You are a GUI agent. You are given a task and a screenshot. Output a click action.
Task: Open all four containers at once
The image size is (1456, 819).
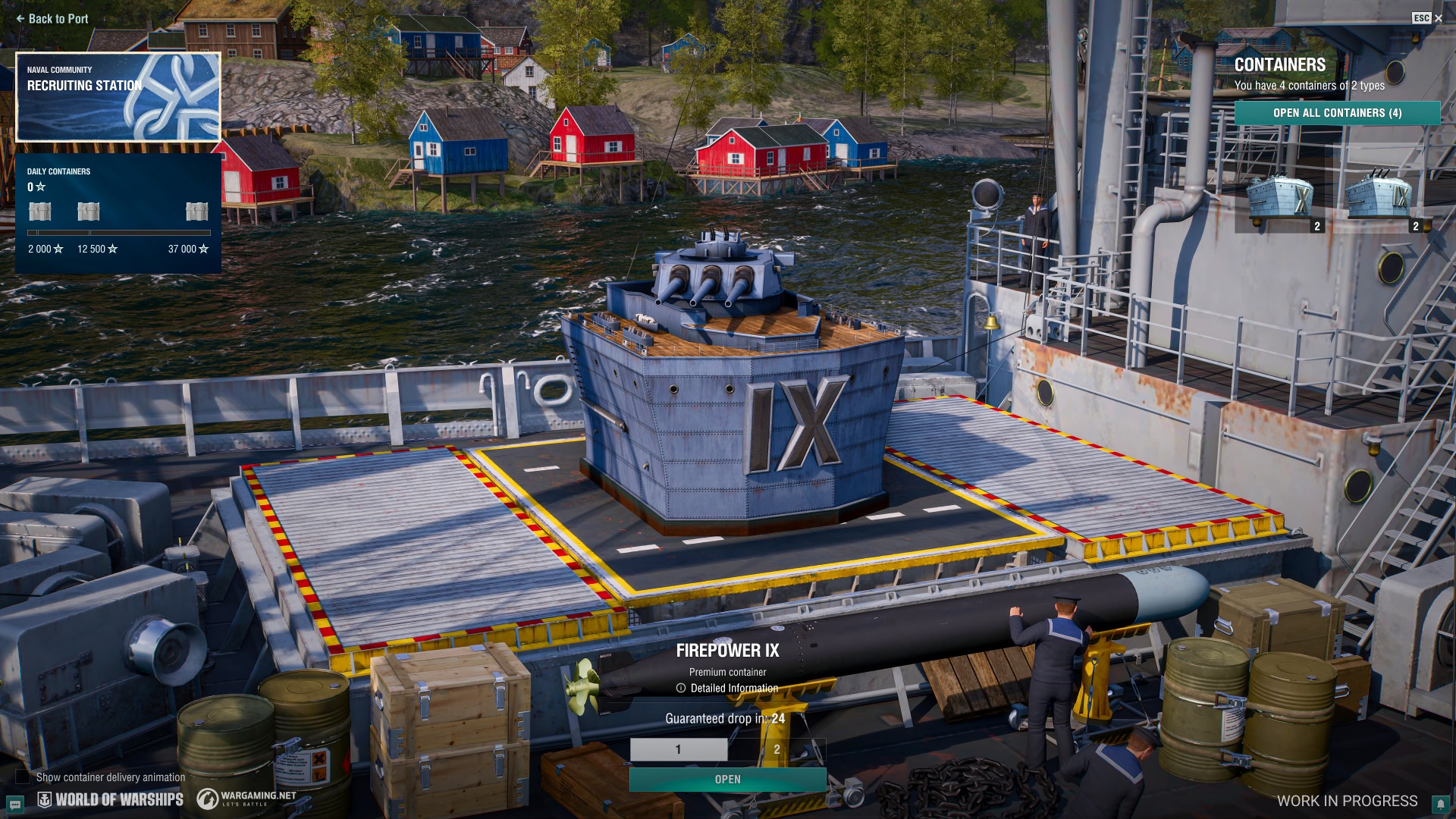point(1337,113)
